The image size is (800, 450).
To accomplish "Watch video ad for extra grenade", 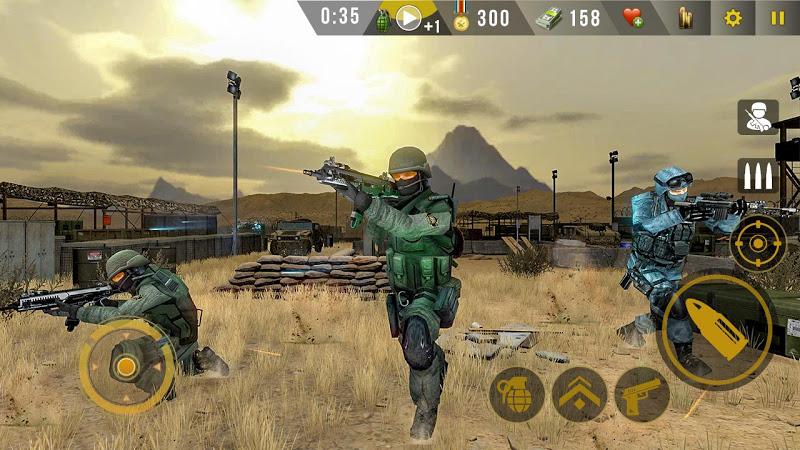I will tap(409, 18).
